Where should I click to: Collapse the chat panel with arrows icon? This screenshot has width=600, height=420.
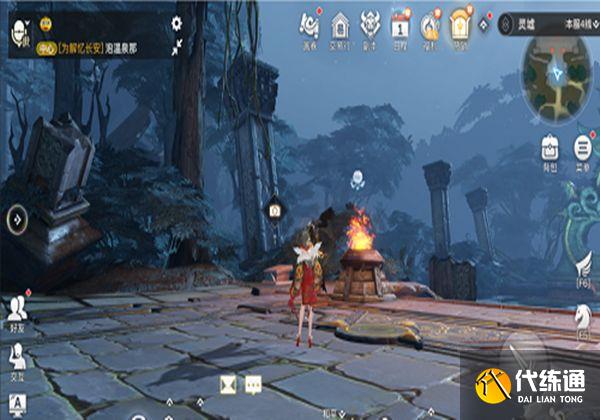(x=177, y=46)
